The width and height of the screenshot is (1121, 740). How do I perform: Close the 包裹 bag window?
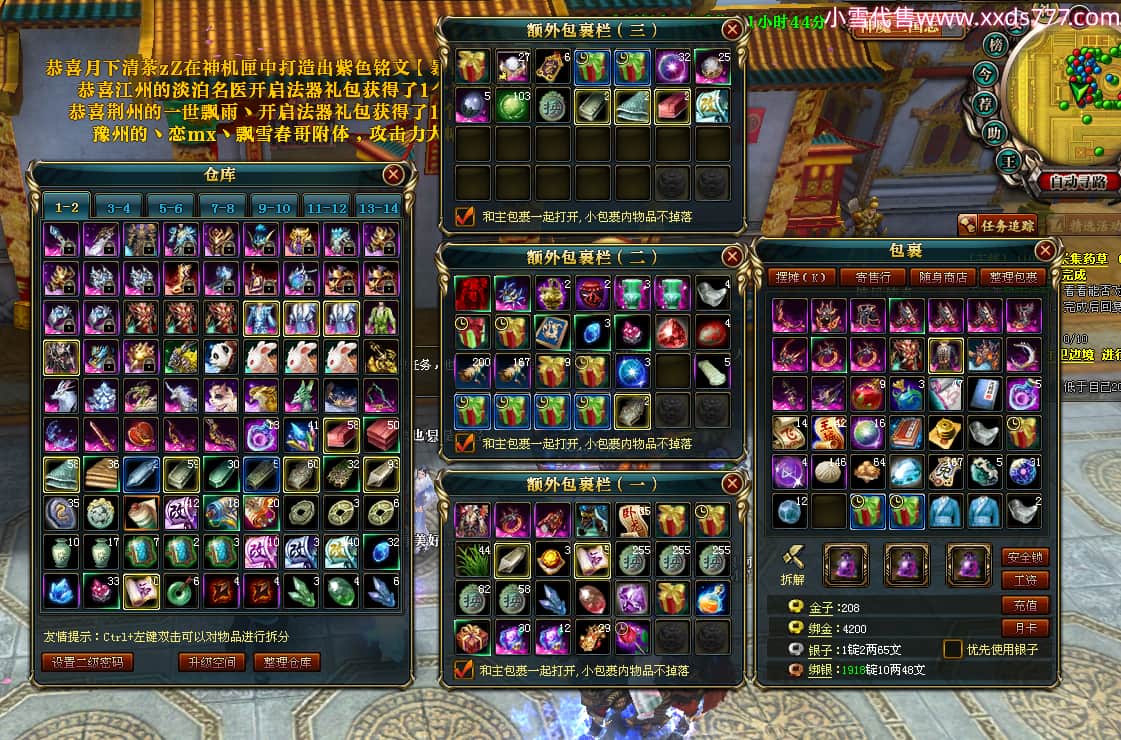click(x=1045, y=250)
